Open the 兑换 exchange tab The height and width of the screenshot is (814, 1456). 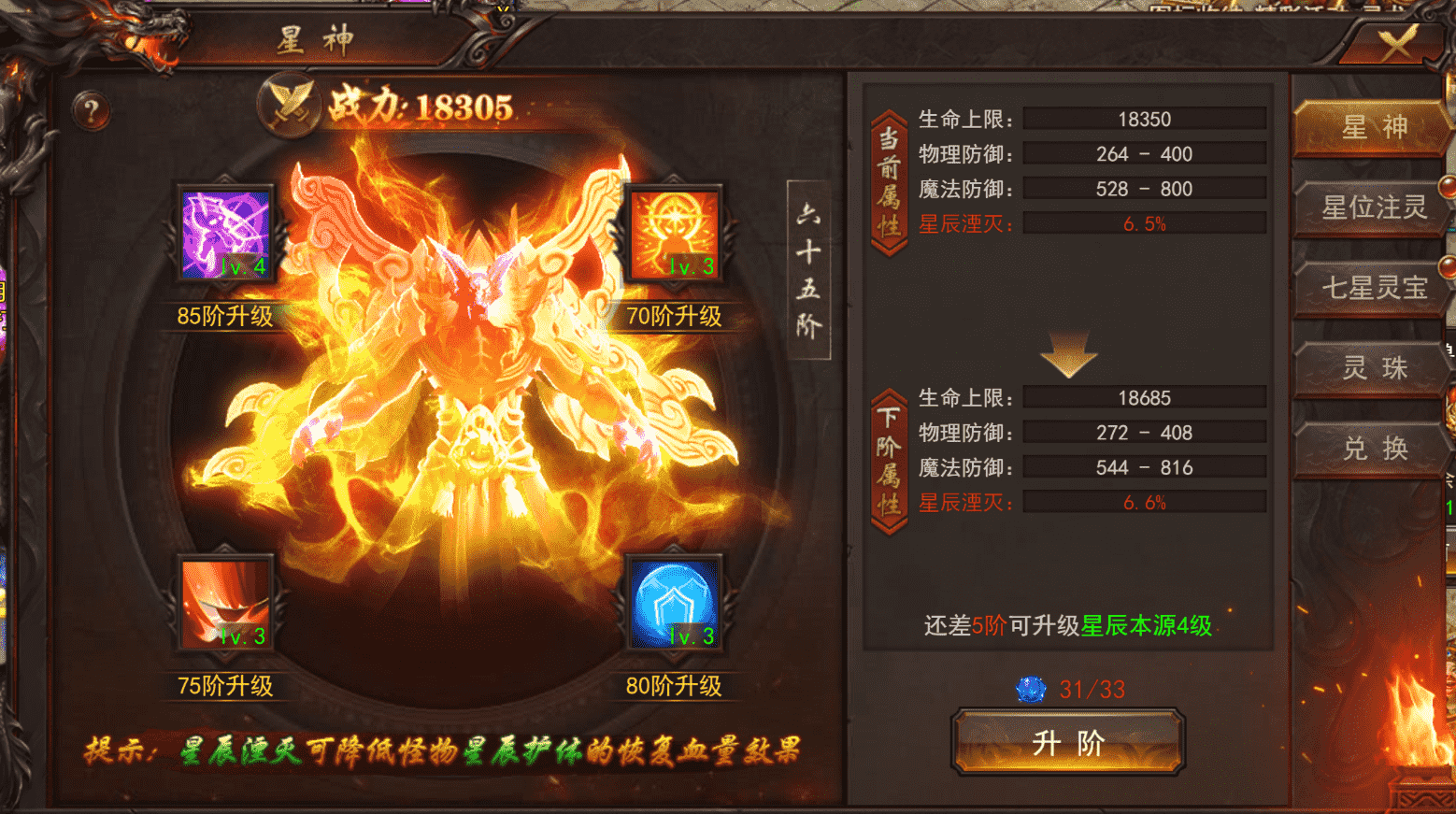1369,450
